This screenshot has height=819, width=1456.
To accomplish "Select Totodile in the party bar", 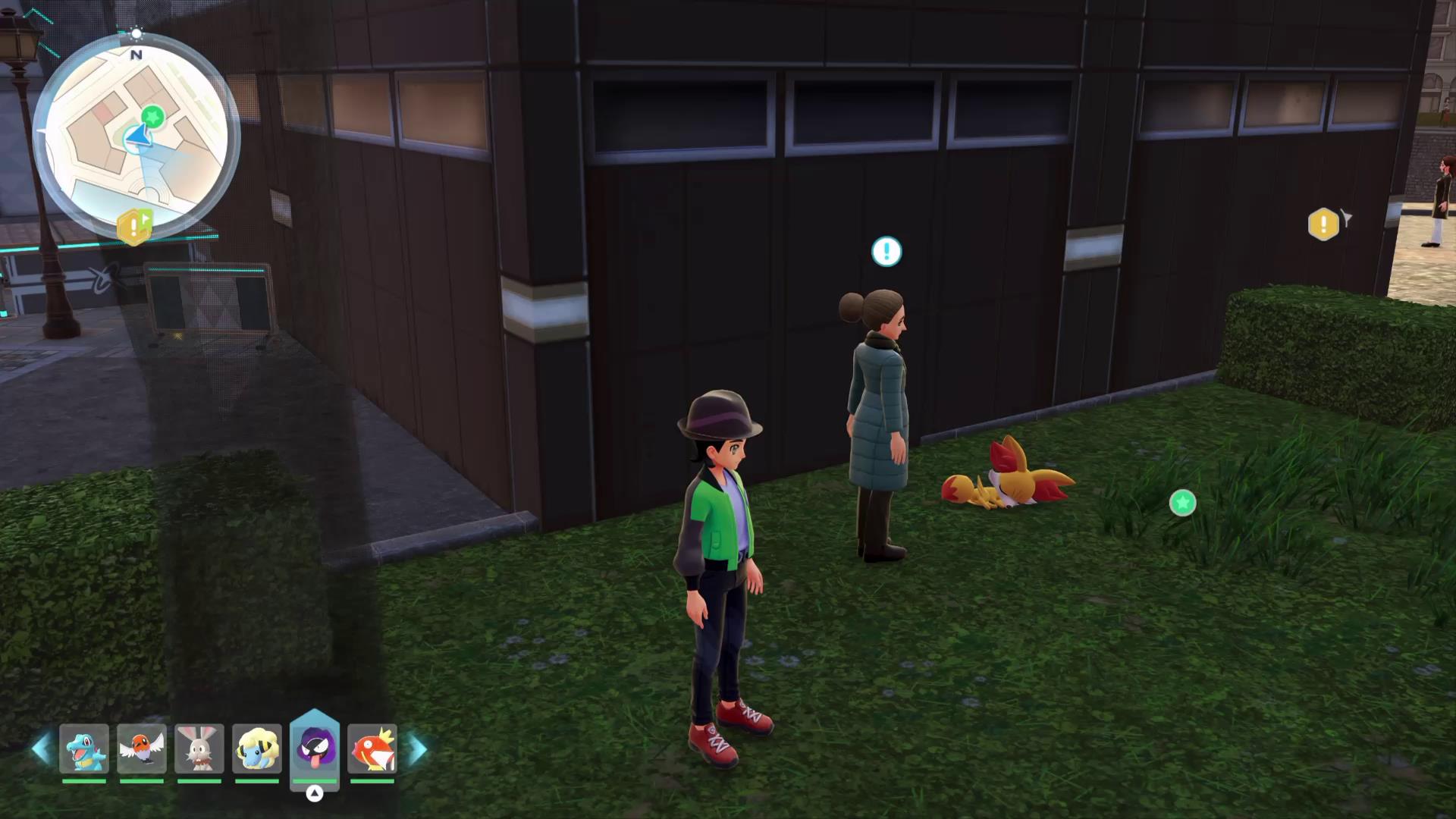I will [84, 748].
